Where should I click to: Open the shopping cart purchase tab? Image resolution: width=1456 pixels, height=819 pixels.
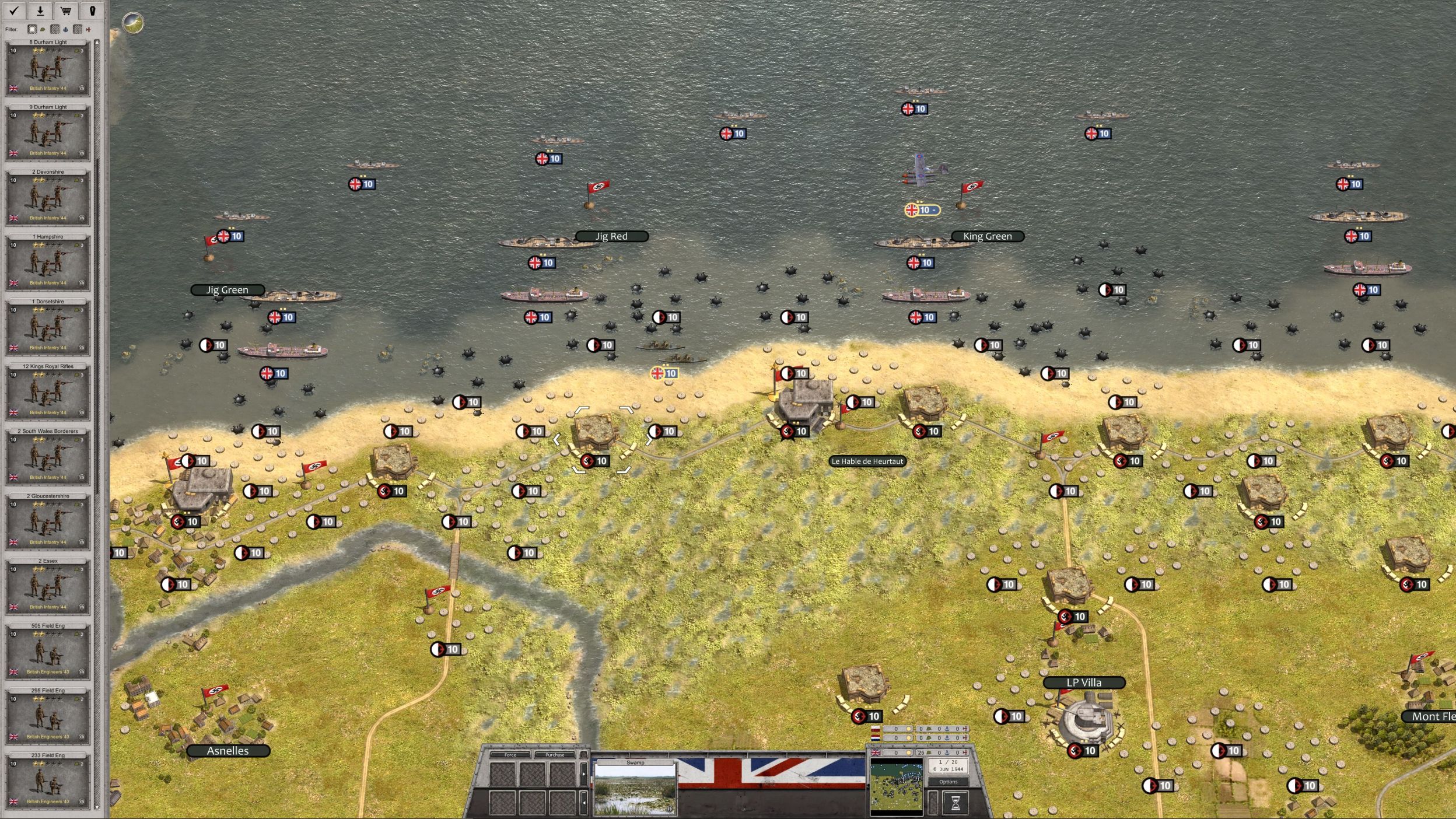coord(66,10)
